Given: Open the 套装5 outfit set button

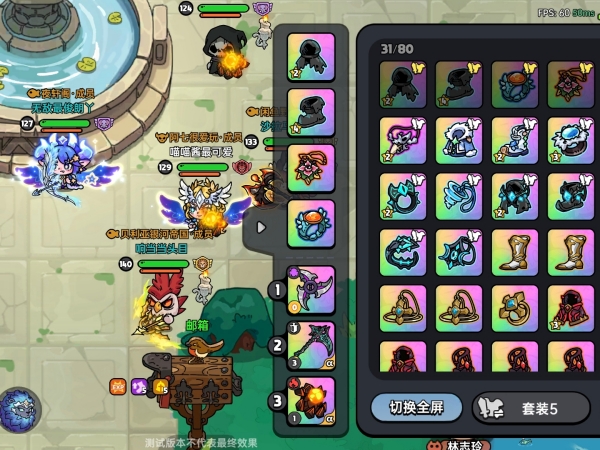Looking at the screenshot, I should pos(530,408).
